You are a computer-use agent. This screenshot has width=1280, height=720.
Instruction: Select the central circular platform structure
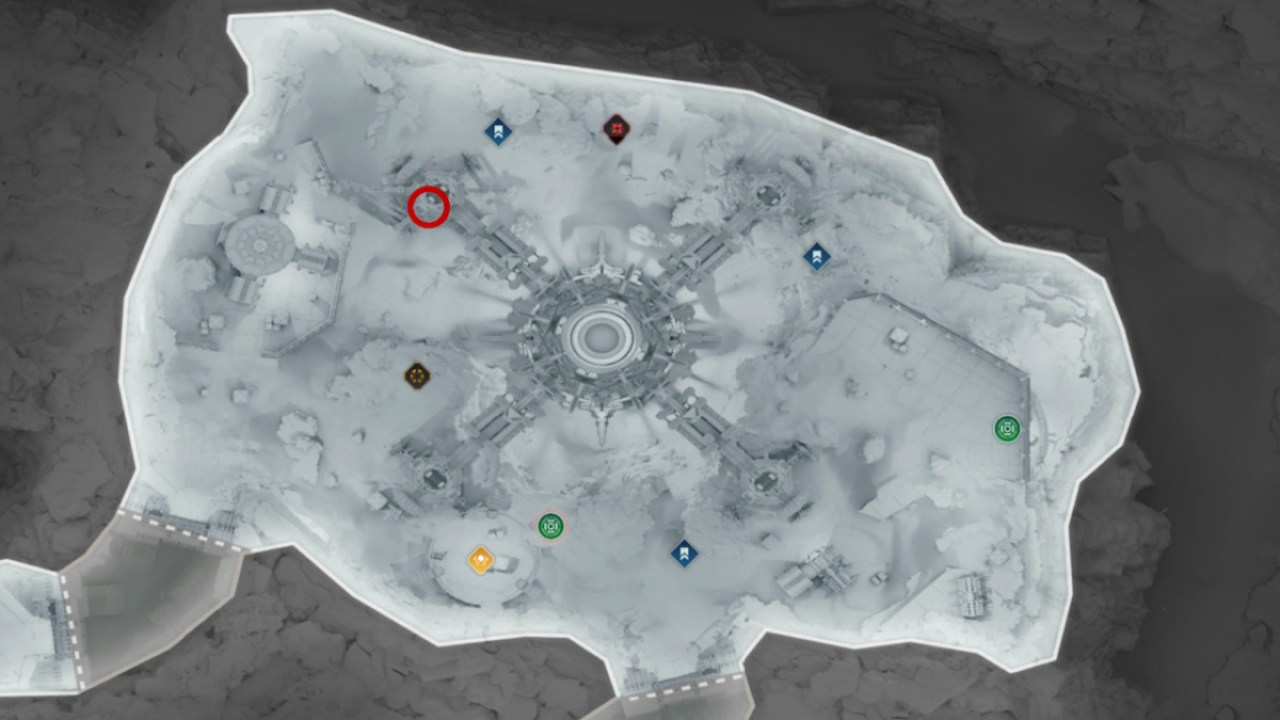(x=601, y=335)
